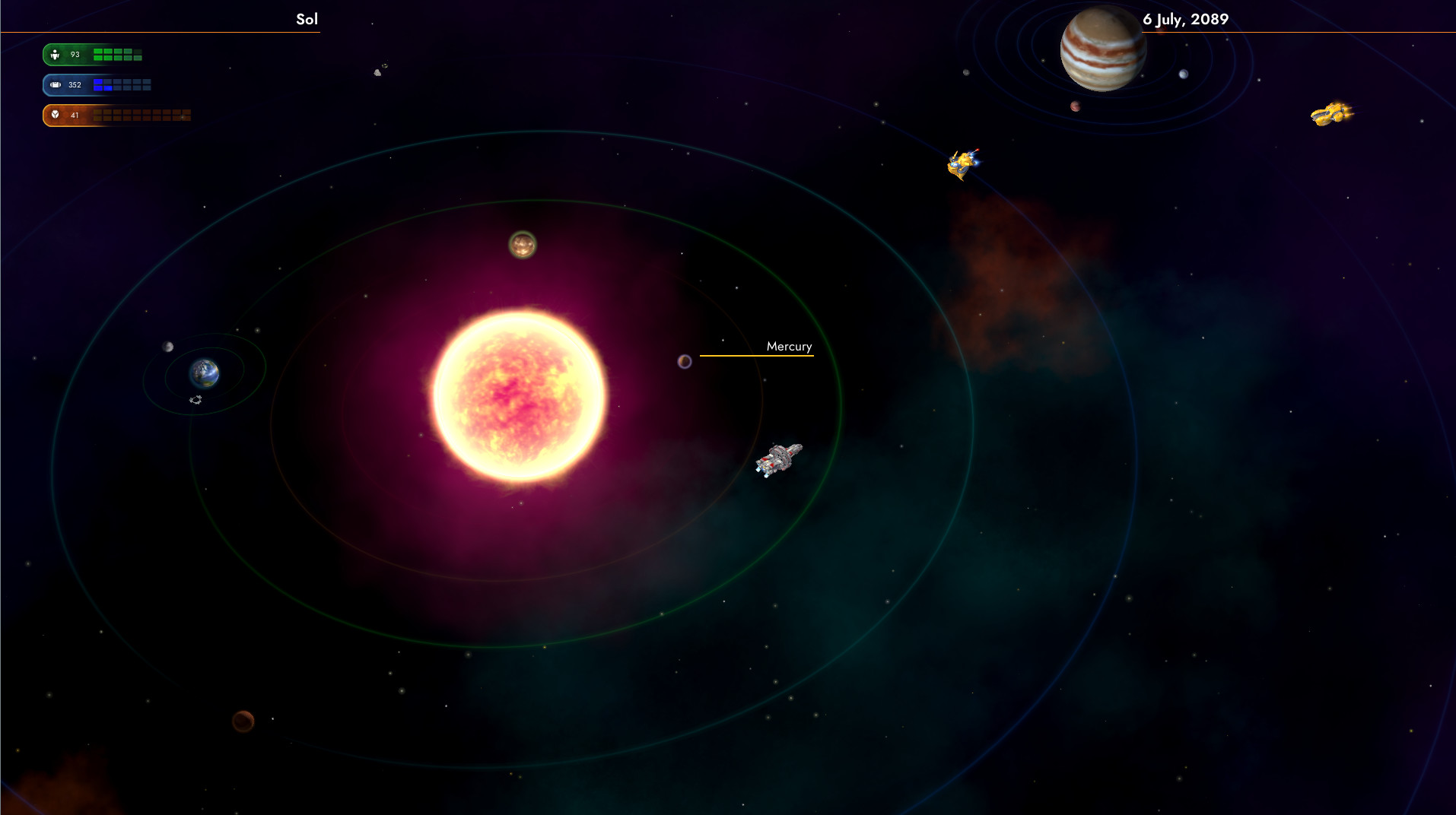Select the fuel canister icon on the blue bar
Viewport: 1456px width, 815px height.
click(54, 85)
